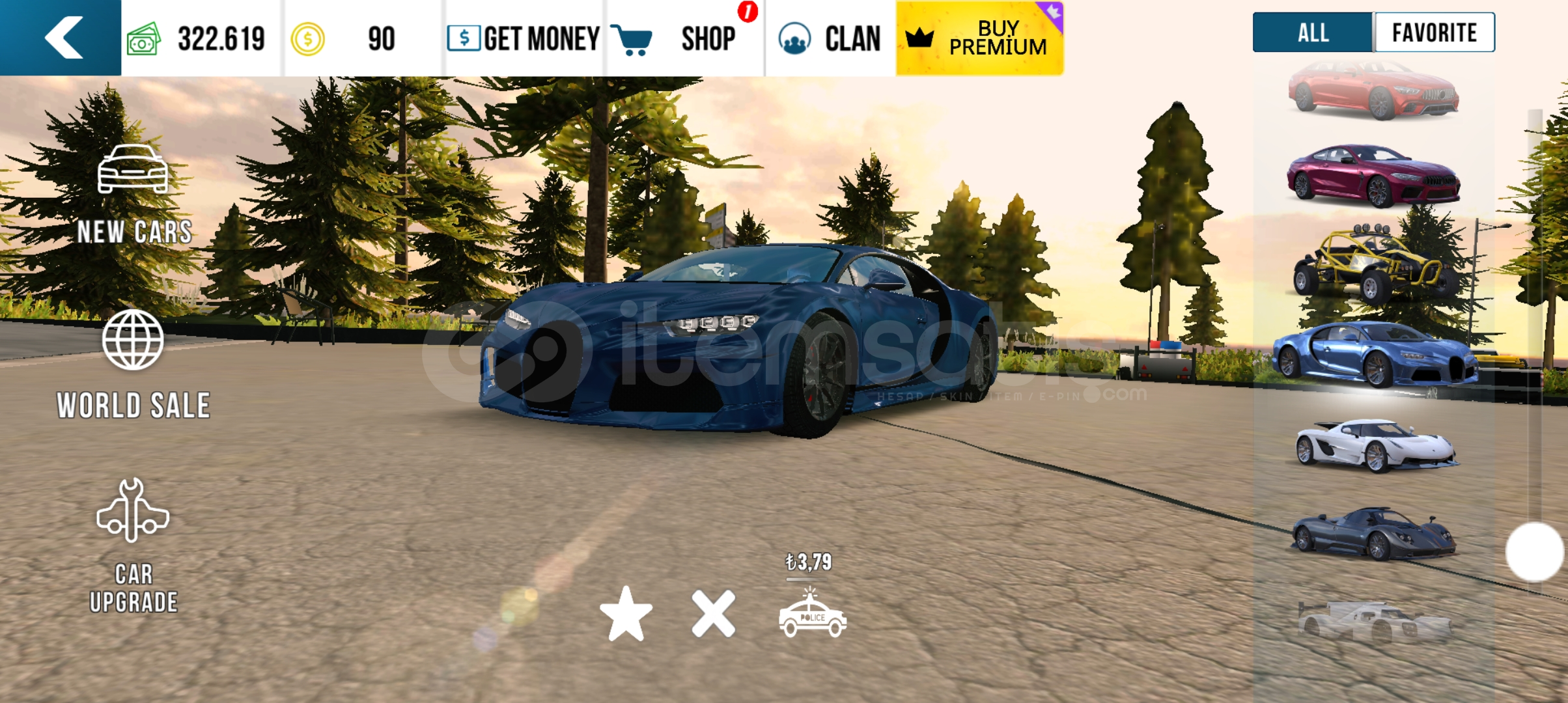
Task: Open the World Sale market
Action: click(x=133, y=365)
